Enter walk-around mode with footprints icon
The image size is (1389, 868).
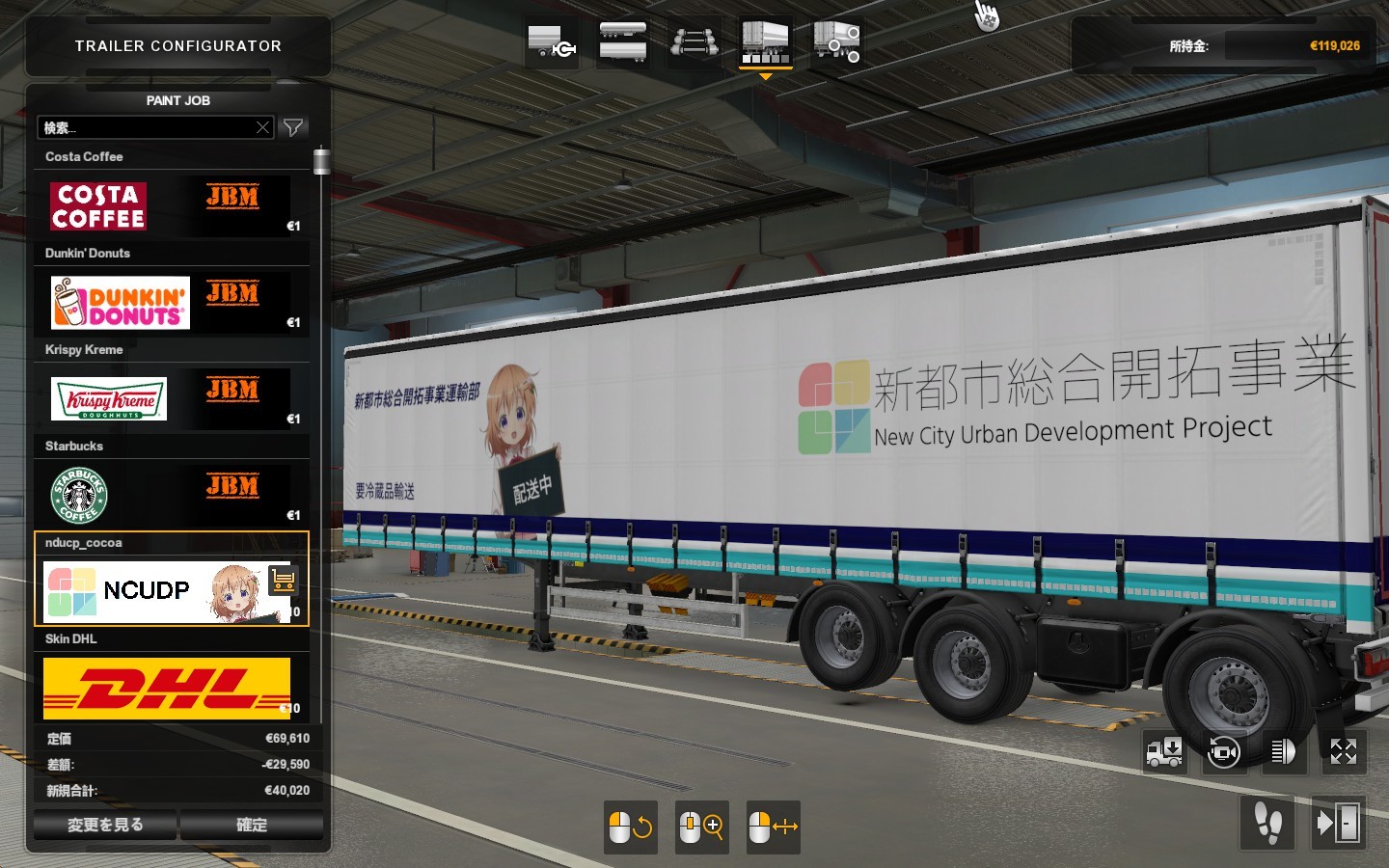point(1267,823)
